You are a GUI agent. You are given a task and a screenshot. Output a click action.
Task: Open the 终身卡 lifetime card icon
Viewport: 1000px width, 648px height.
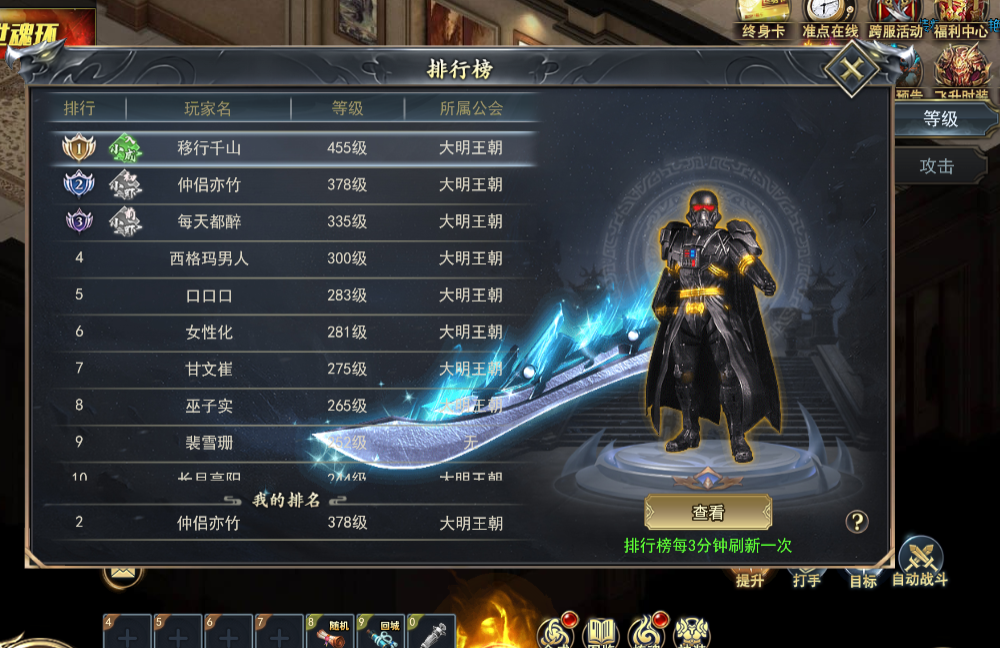764,18
